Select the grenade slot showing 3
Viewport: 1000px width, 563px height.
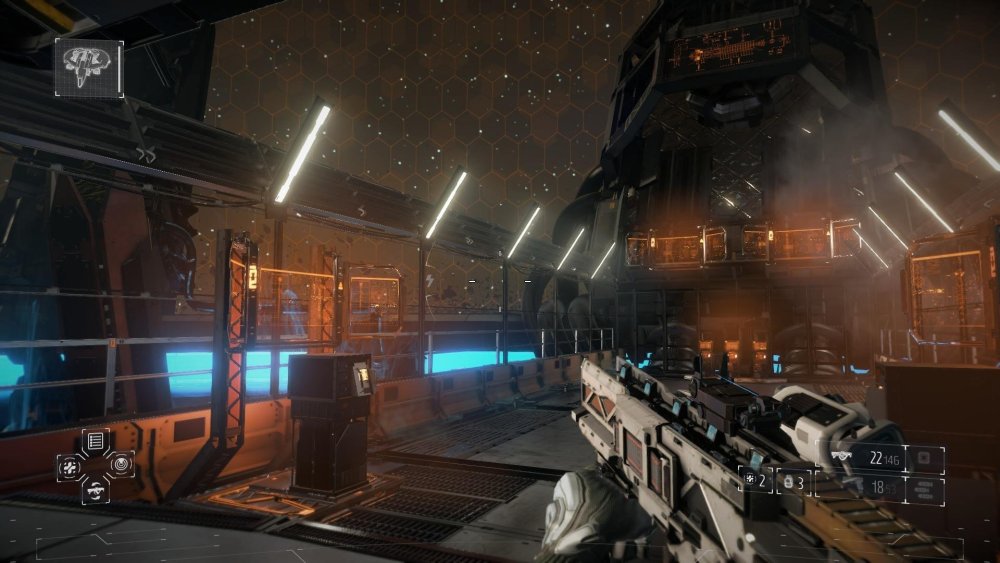793,481
